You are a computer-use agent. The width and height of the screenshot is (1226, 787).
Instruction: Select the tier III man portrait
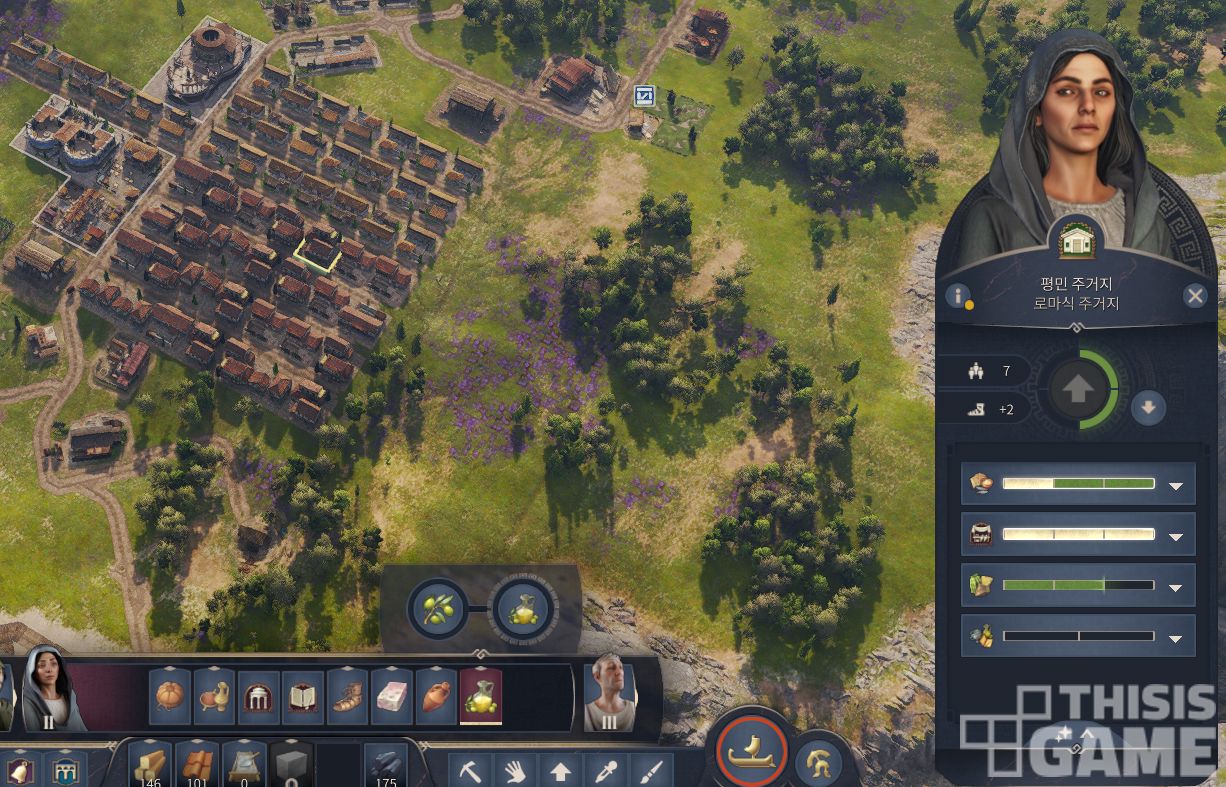[609, 692]
